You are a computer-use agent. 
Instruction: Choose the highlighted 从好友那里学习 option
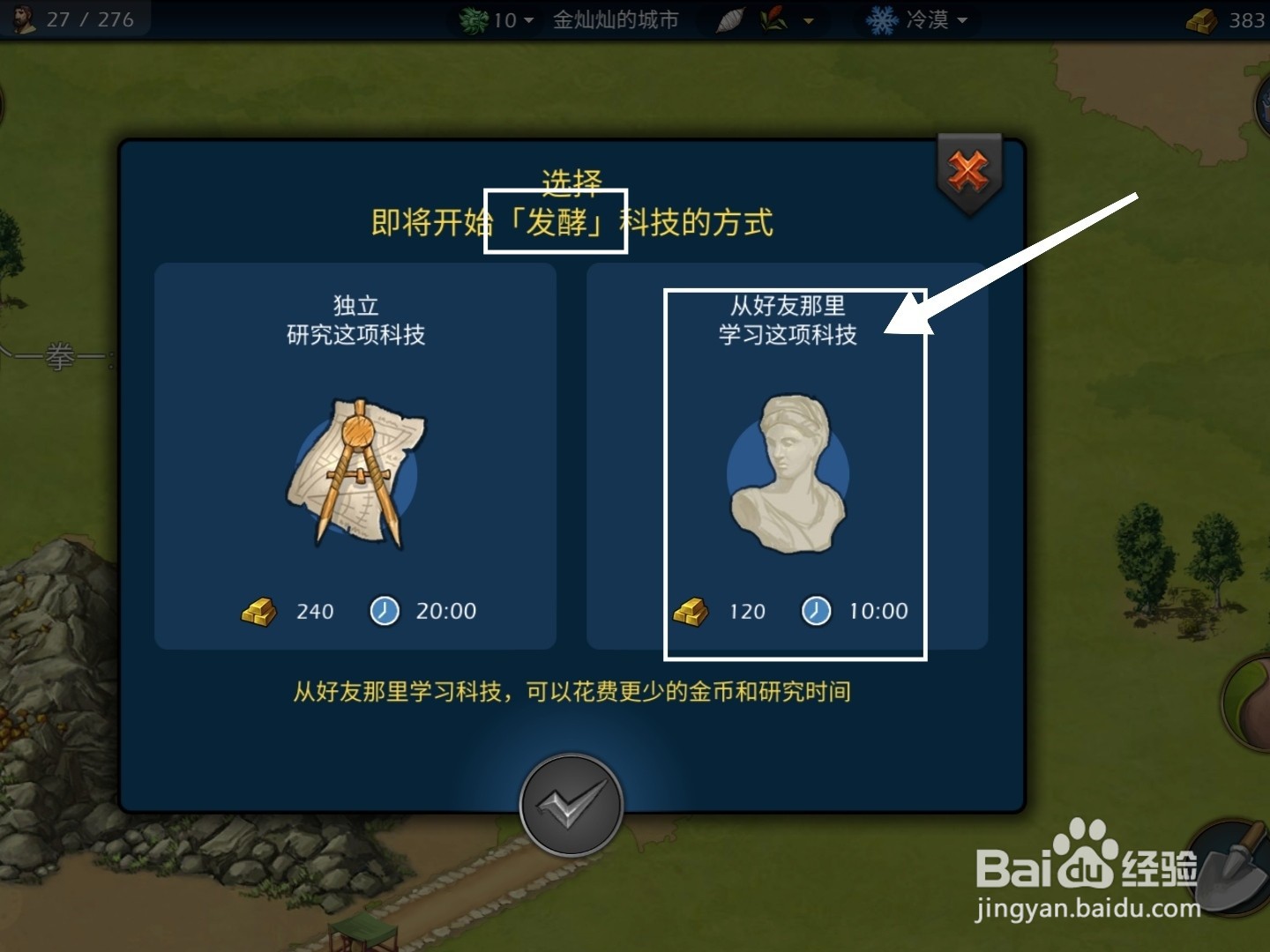tap(796, 473)
